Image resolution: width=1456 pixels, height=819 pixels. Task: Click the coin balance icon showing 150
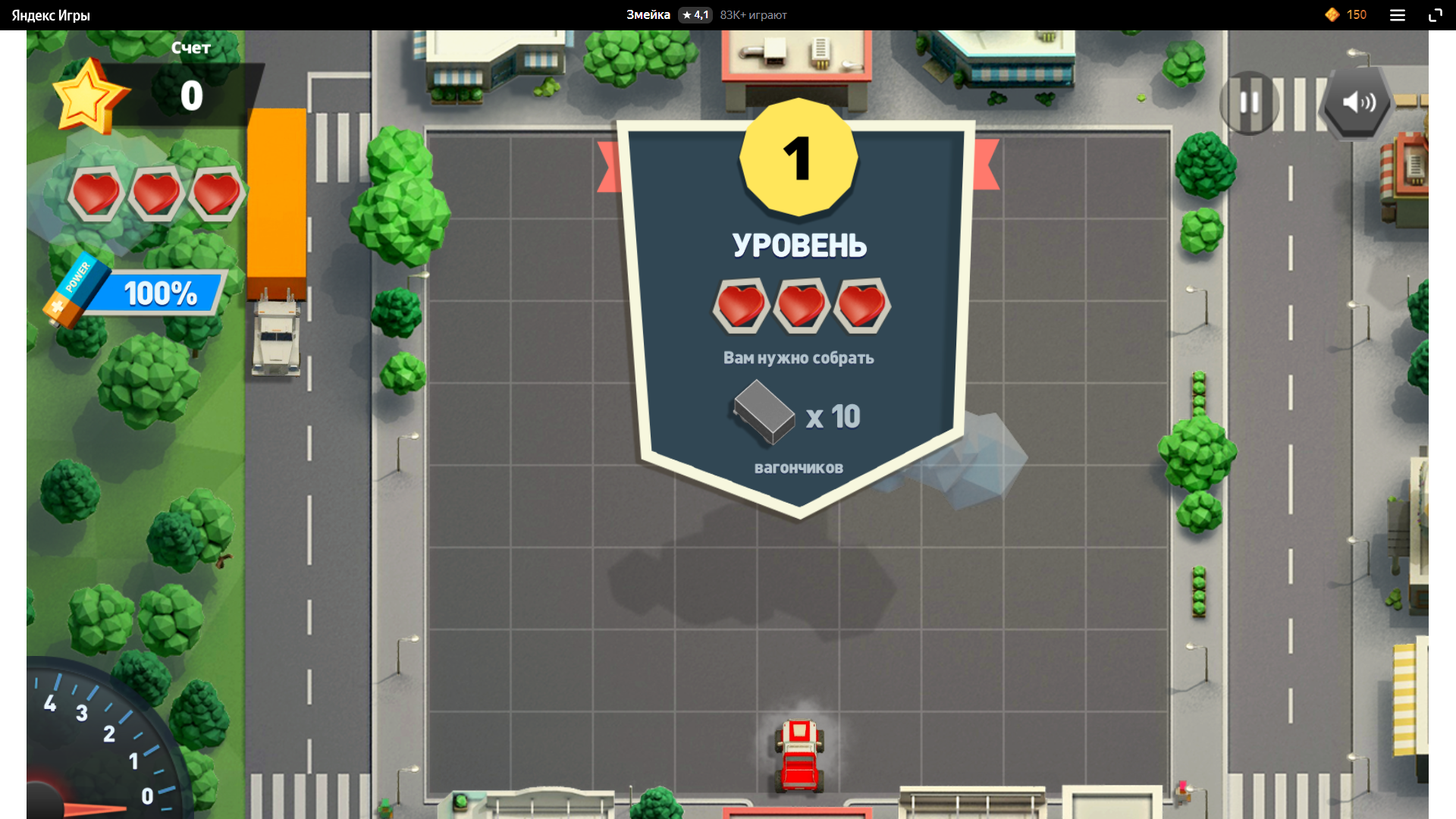1332,14
